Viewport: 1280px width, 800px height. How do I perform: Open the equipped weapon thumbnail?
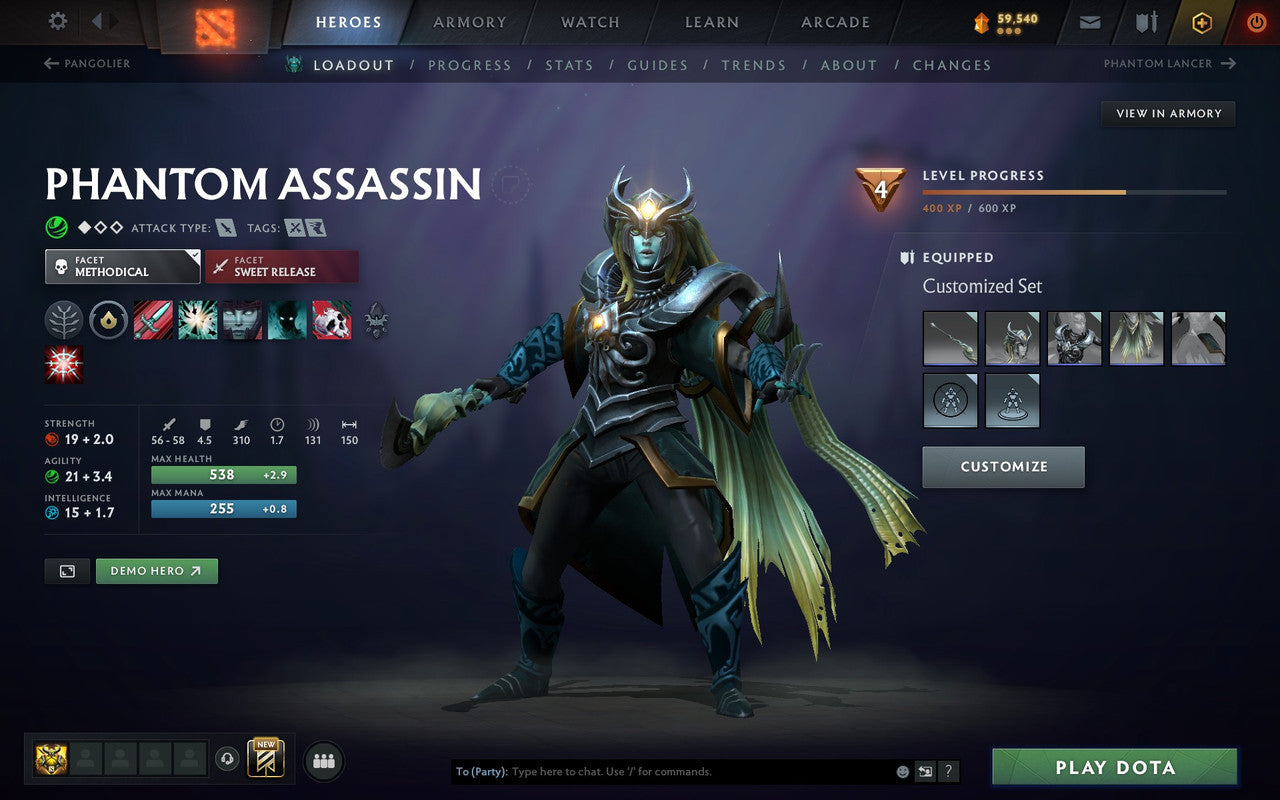[949, 337]
